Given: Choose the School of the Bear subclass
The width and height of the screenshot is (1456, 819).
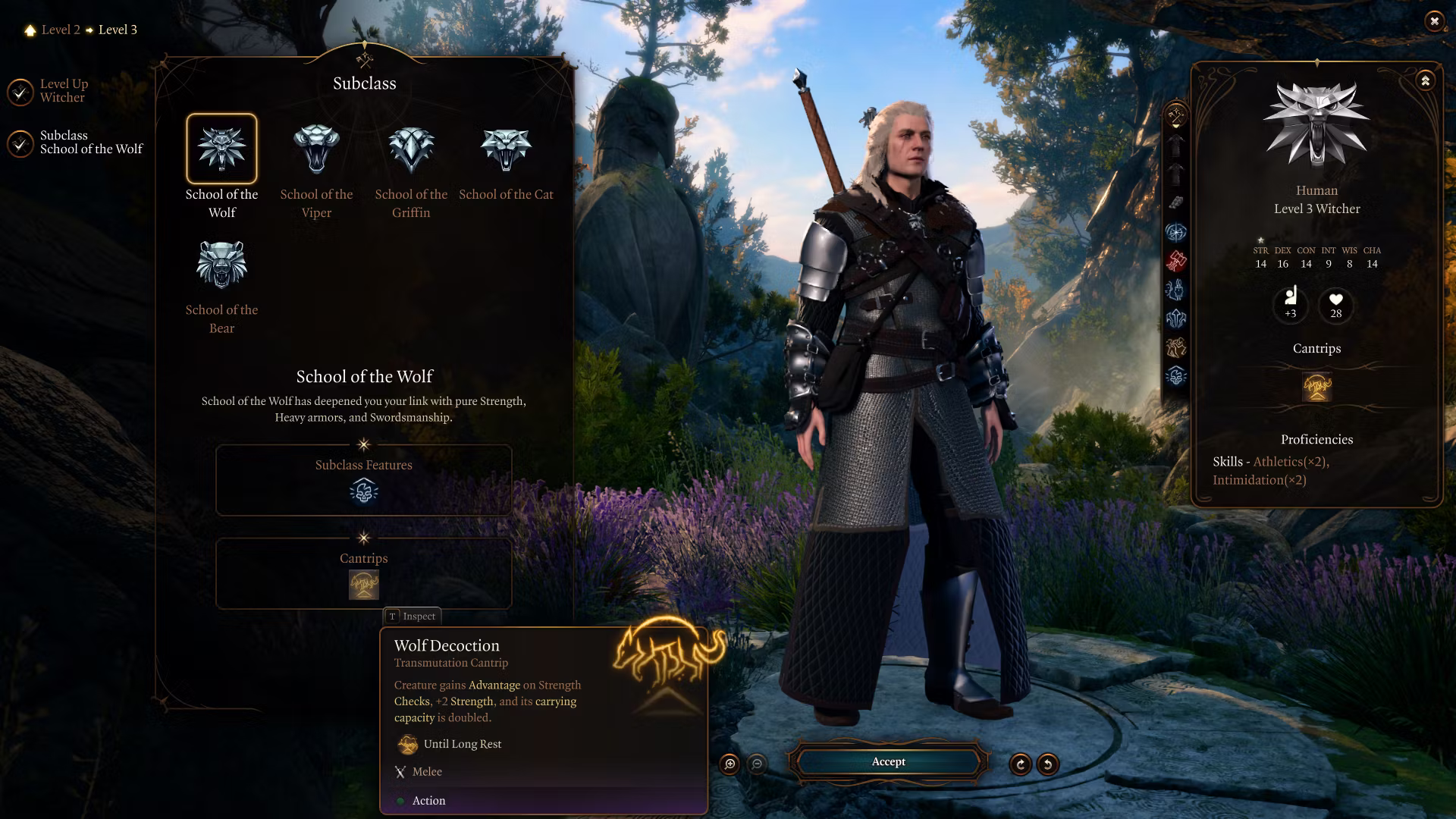Looking at the screenshot, I should (221, 265).
